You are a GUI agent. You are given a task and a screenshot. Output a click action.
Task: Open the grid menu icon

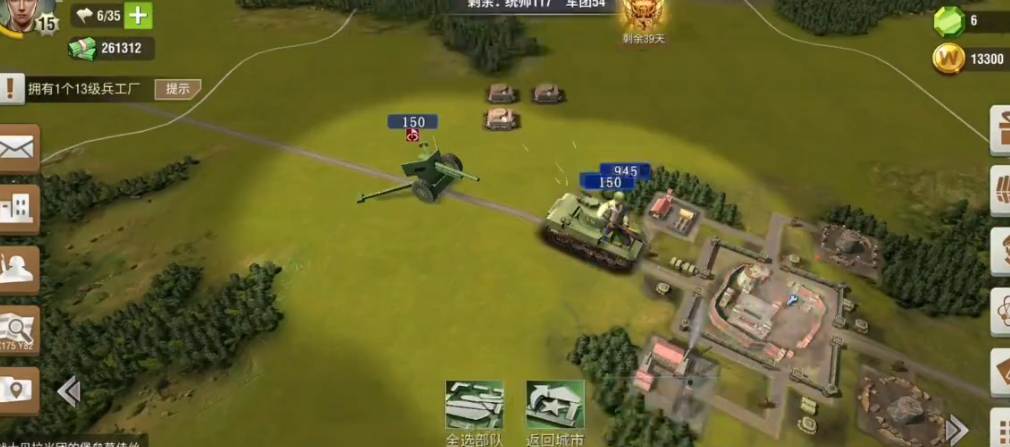coord(1000,427)
